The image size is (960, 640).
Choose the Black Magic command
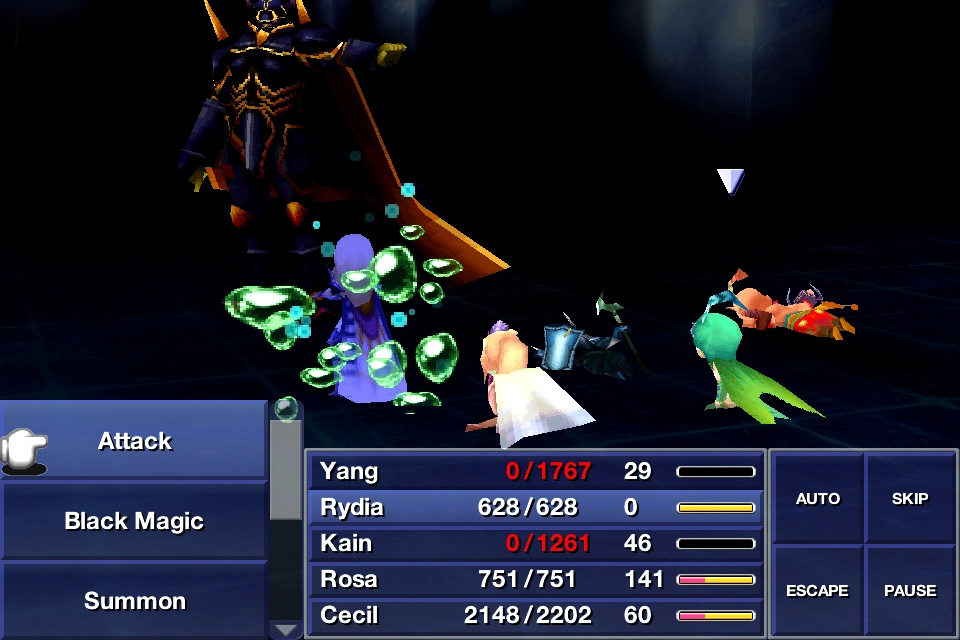point(134,521)
